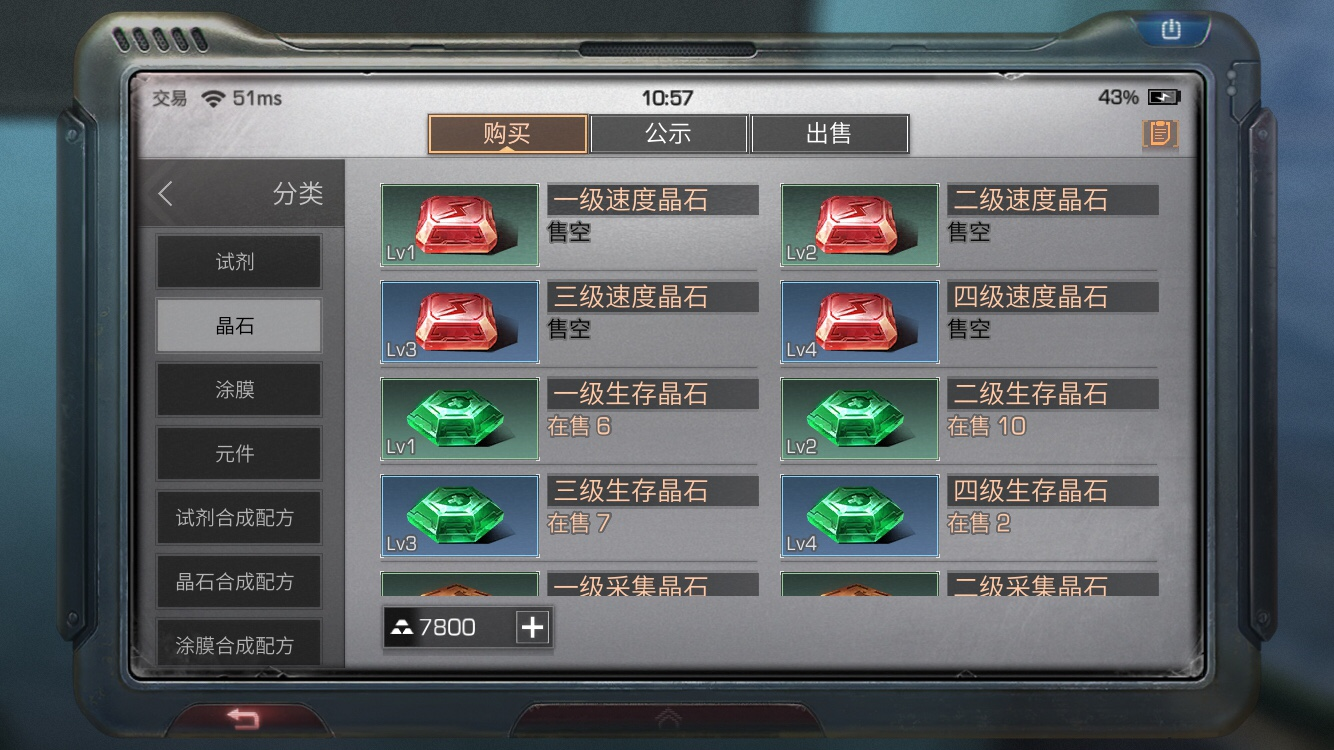Tap the red return arrow at bottom

(x=240, y=716)
